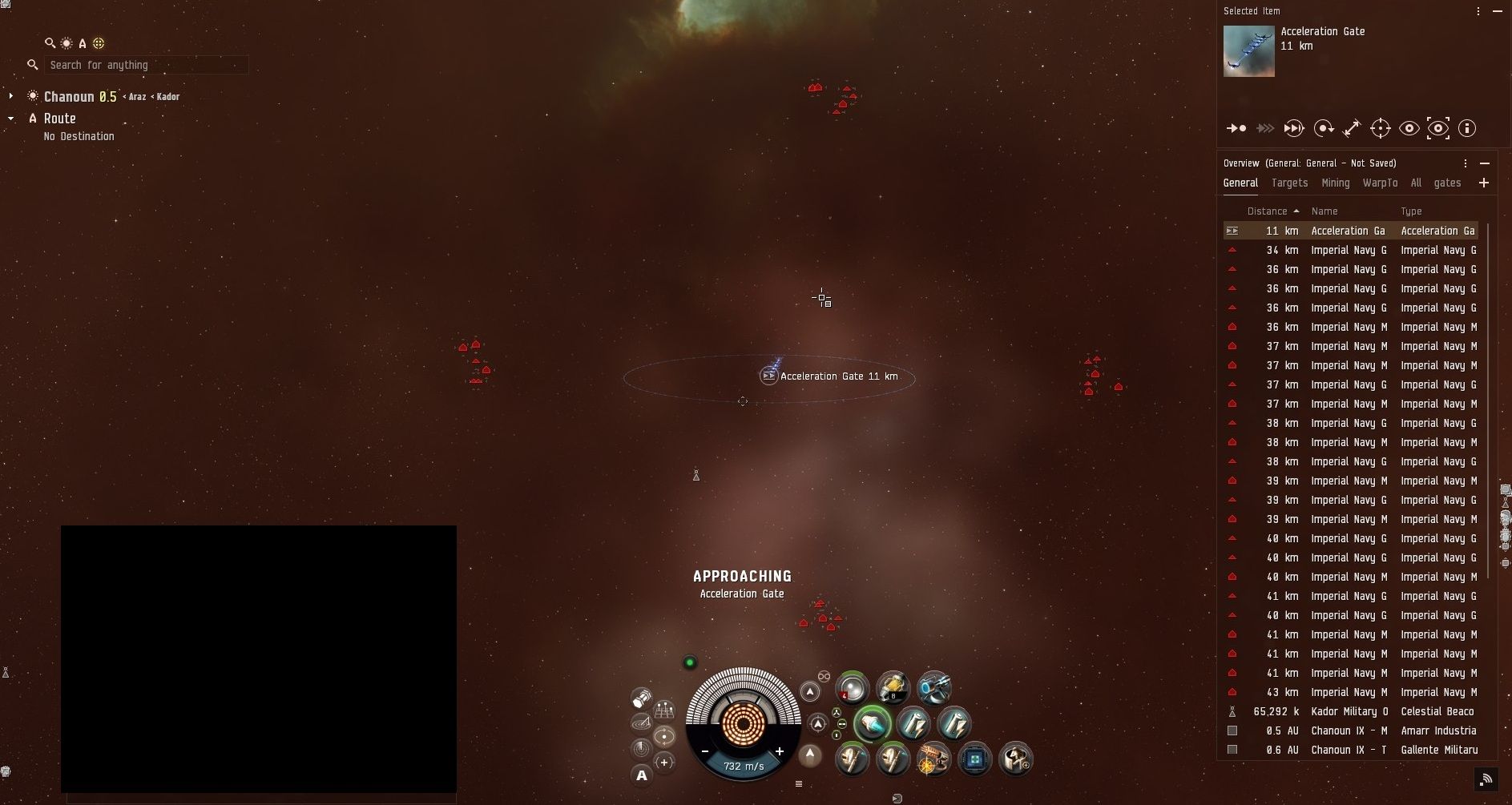Toggle the autopilot A button

(x=641, y=775)
